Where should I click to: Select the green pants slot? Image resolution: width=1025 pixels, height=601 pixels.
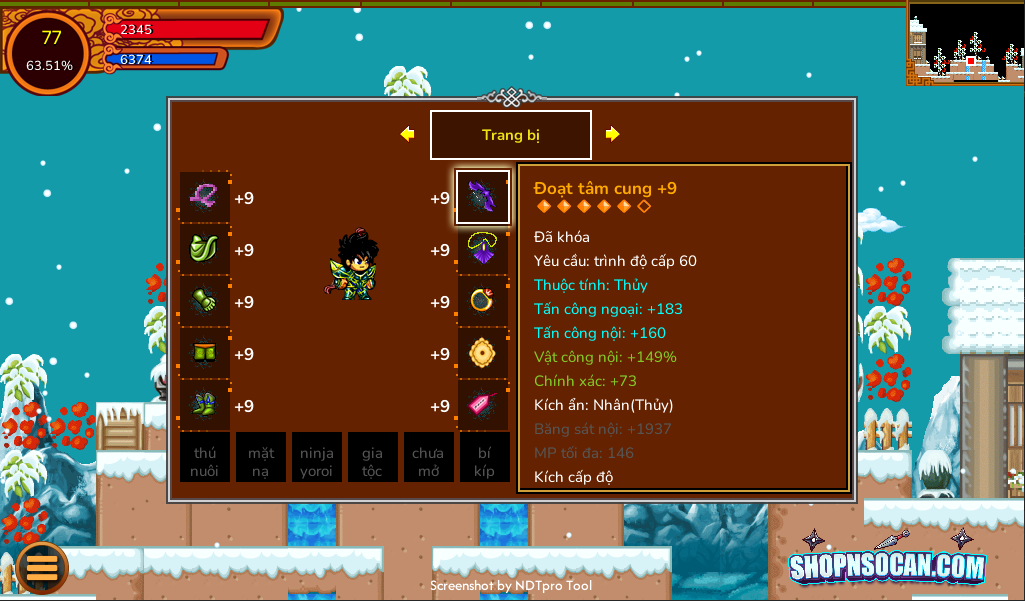coord(205,354)
